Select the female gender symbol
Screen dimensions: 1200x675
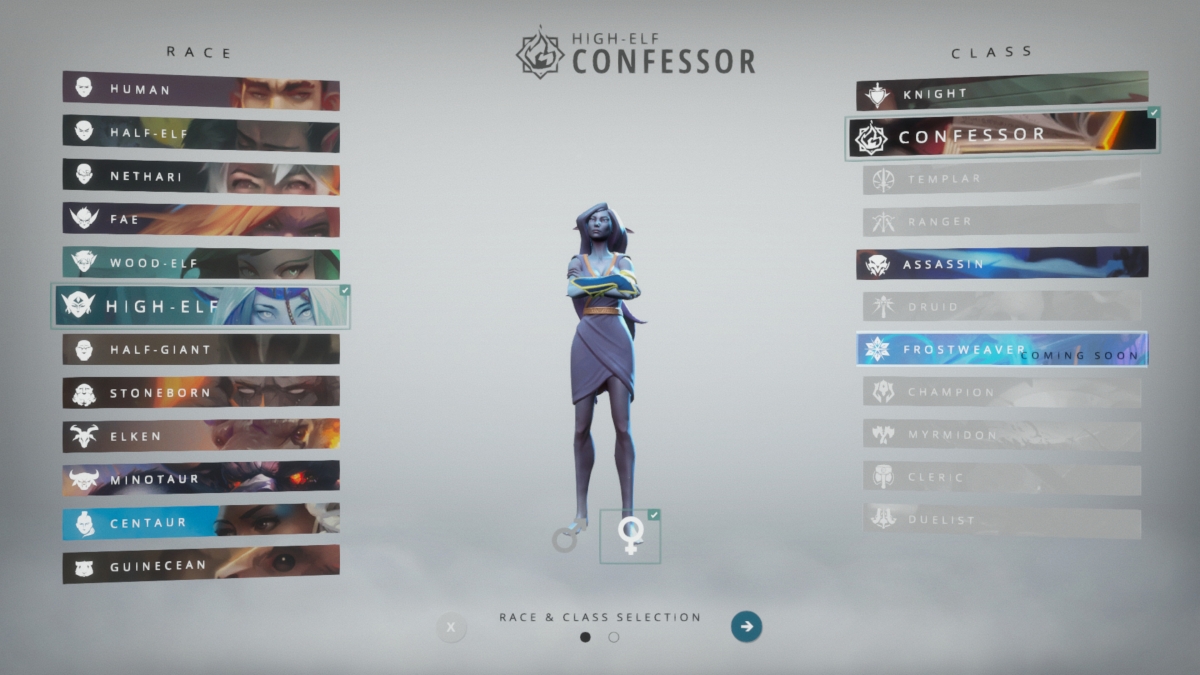[x=630, y=536]
